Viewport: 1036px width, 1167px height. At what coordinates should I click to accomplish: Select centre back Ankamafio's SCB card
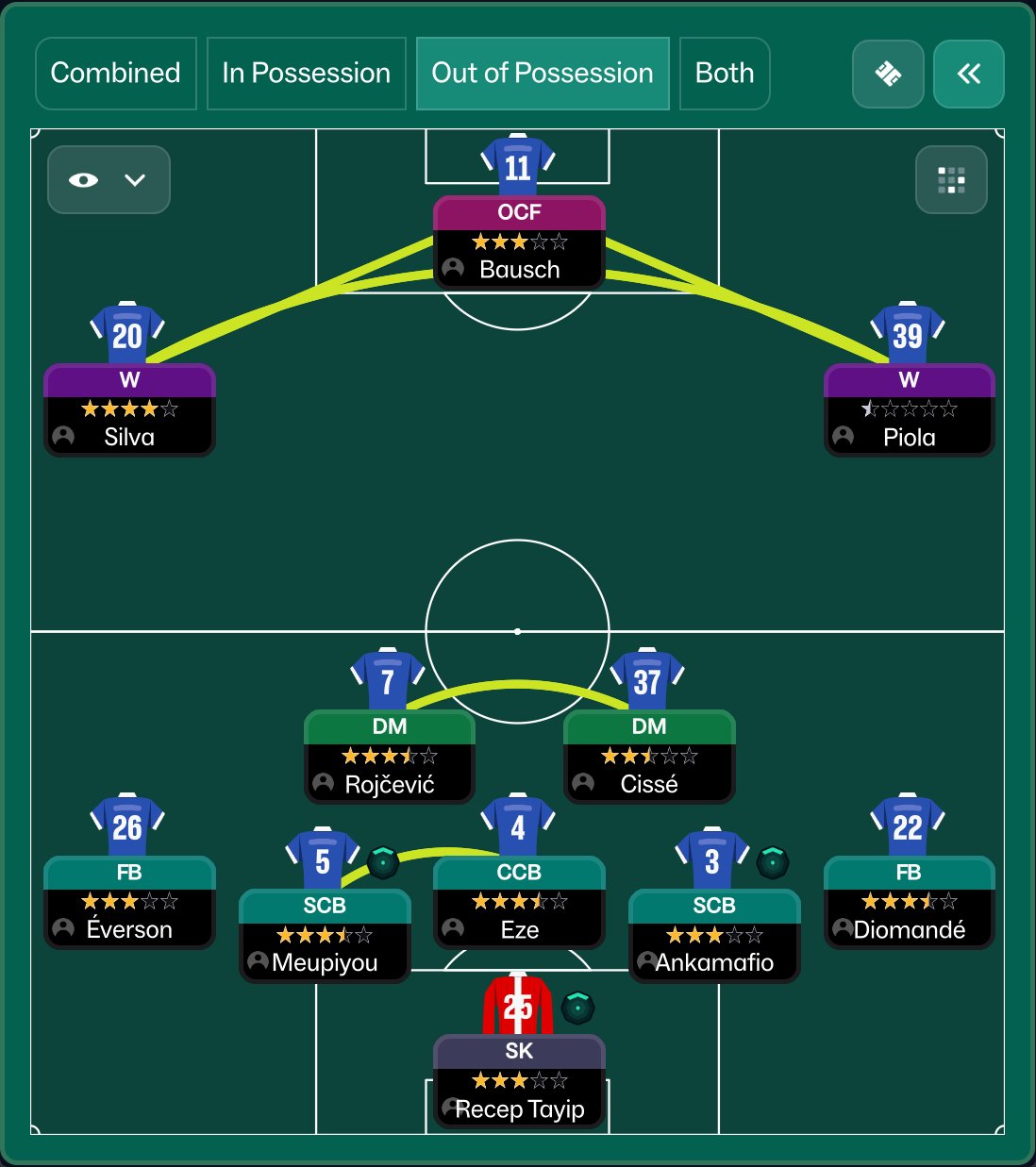click(x=714, y=936)
